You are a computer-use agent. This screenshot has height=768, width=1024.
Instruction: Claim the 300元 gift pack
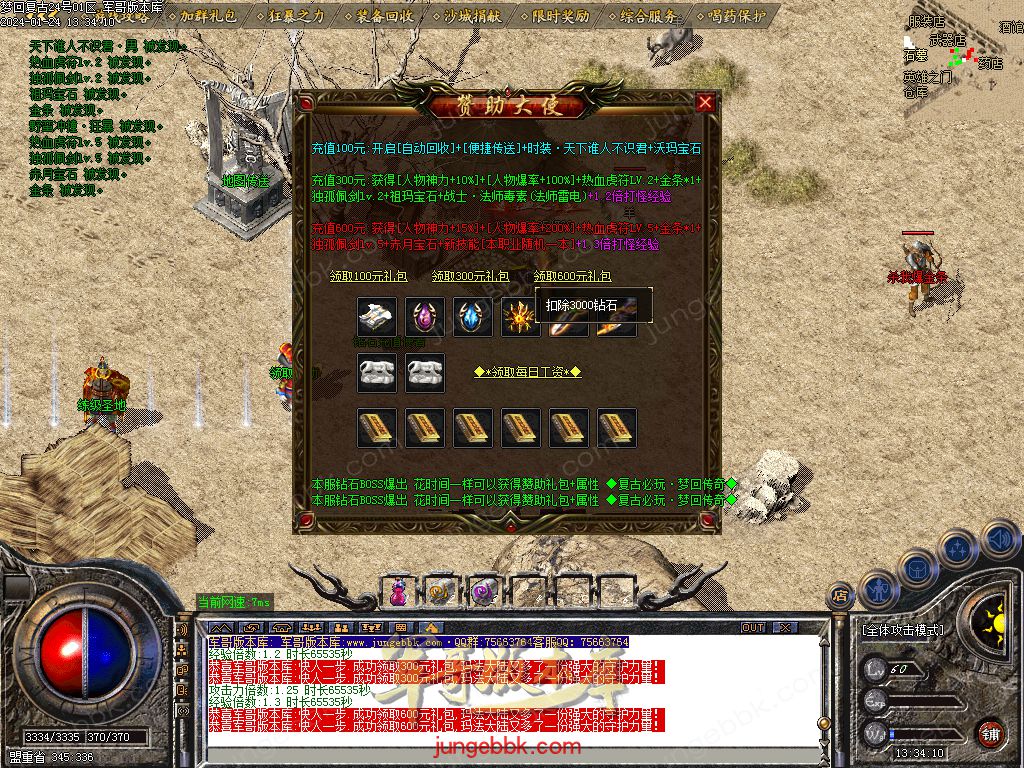pyautogui.click(x=470, y=276)
